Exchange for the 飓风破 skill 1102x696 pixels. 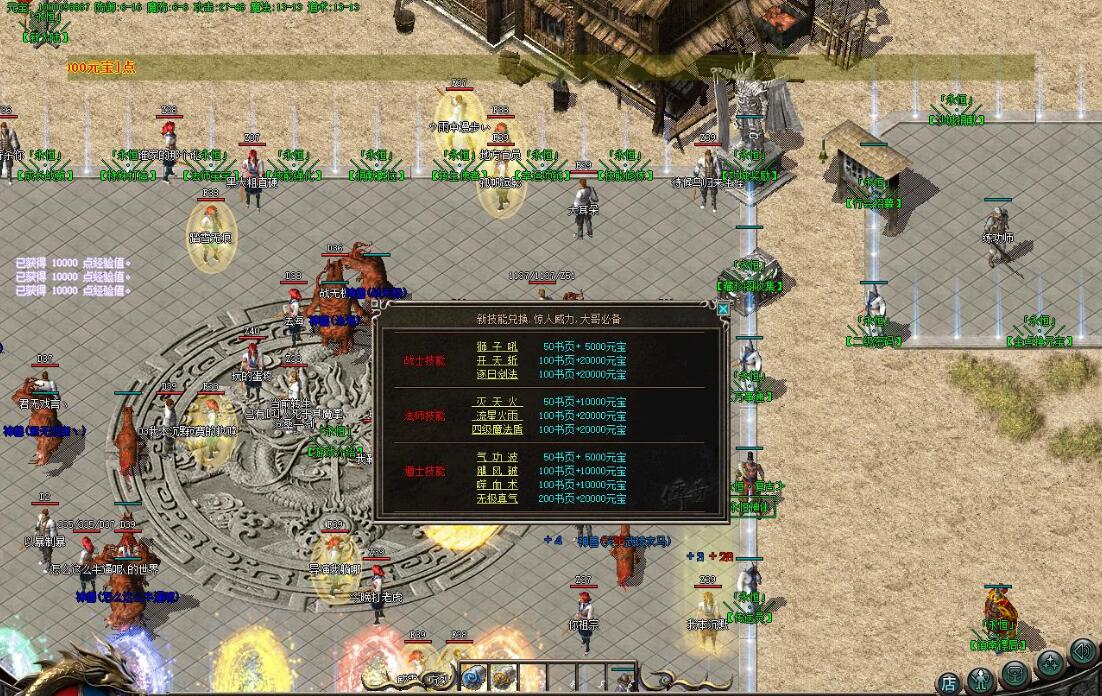(496, 471)
